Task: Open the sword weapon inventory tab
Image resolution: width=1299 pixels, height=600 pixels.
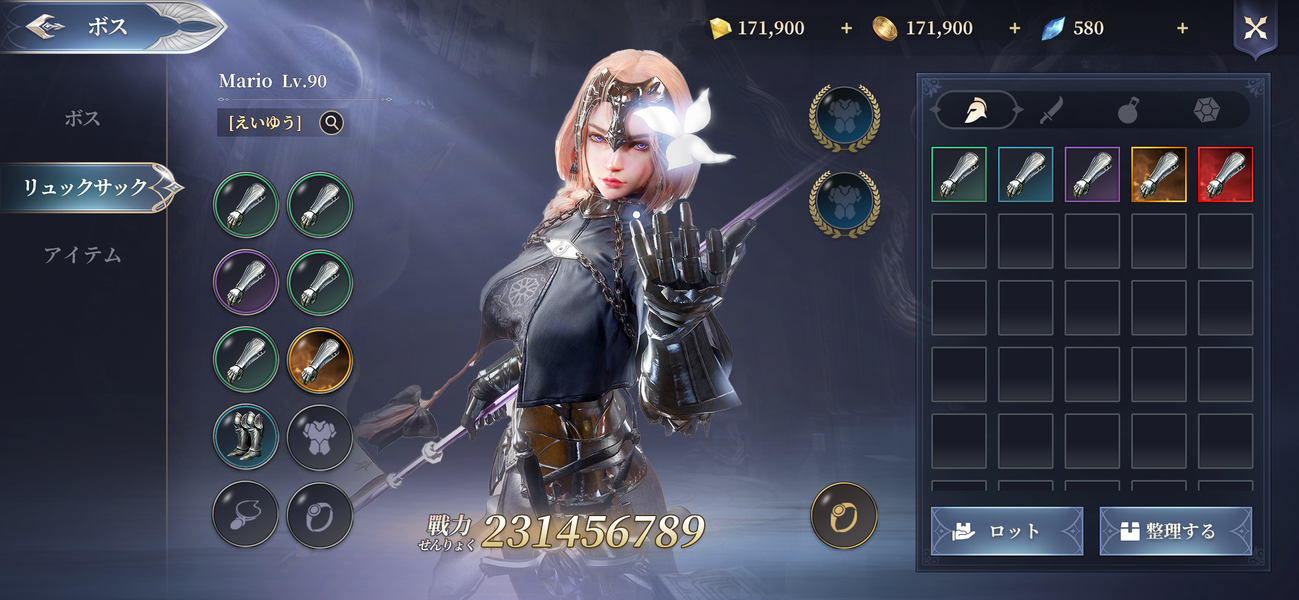Action: click(x=1050, y=110)
